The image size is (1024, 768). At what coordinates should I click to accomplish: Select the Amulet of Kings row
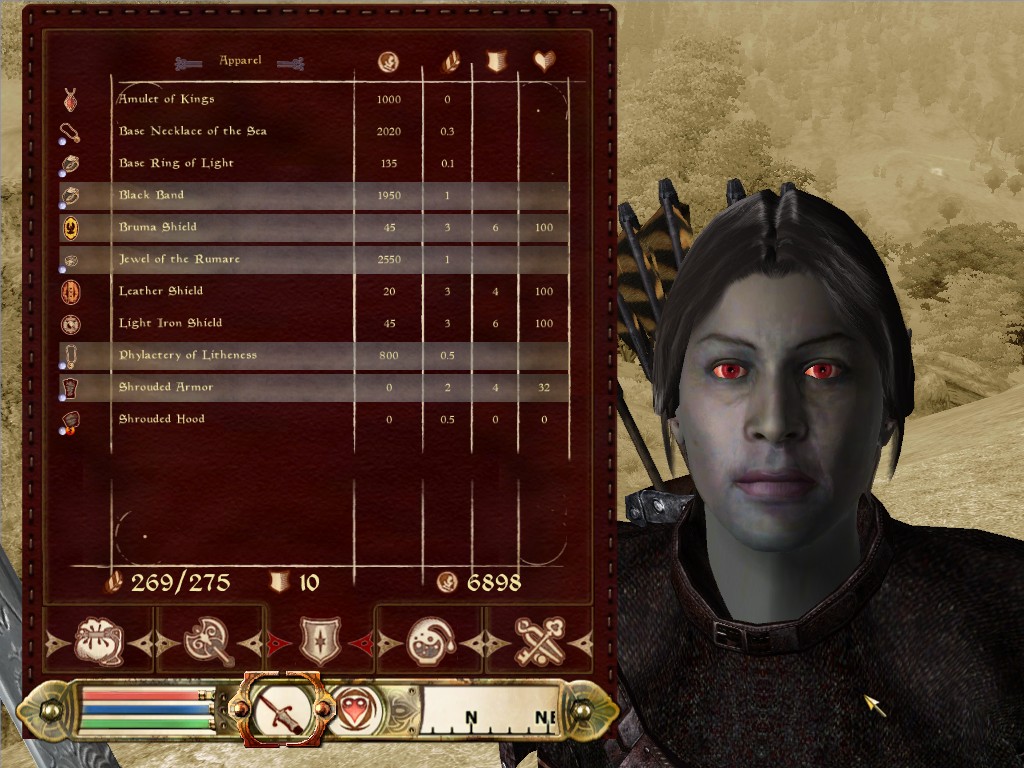[x=166, y=99]
